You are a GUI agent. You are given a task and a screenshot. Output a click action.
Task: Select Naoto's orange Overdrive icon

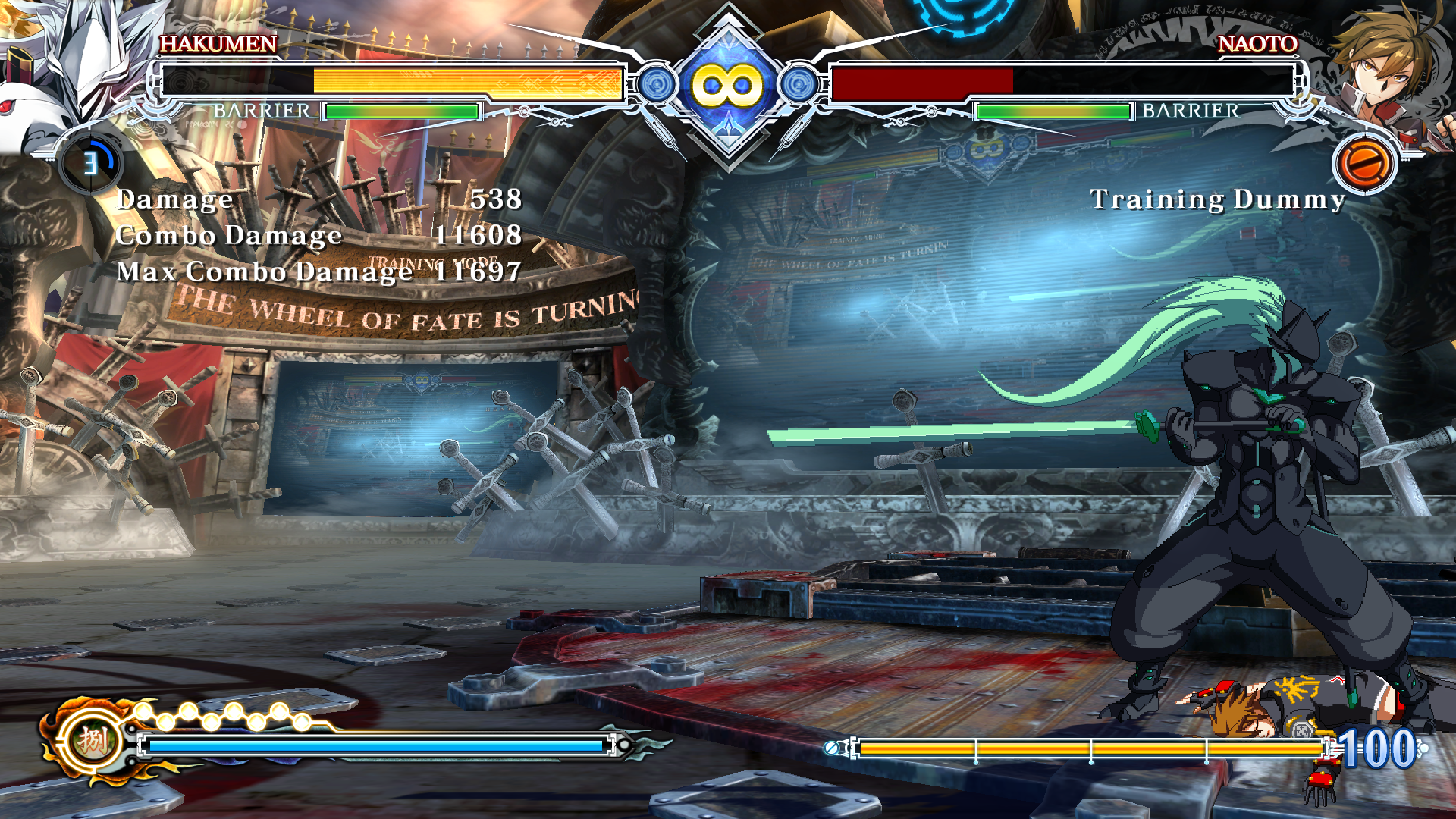1364,164
